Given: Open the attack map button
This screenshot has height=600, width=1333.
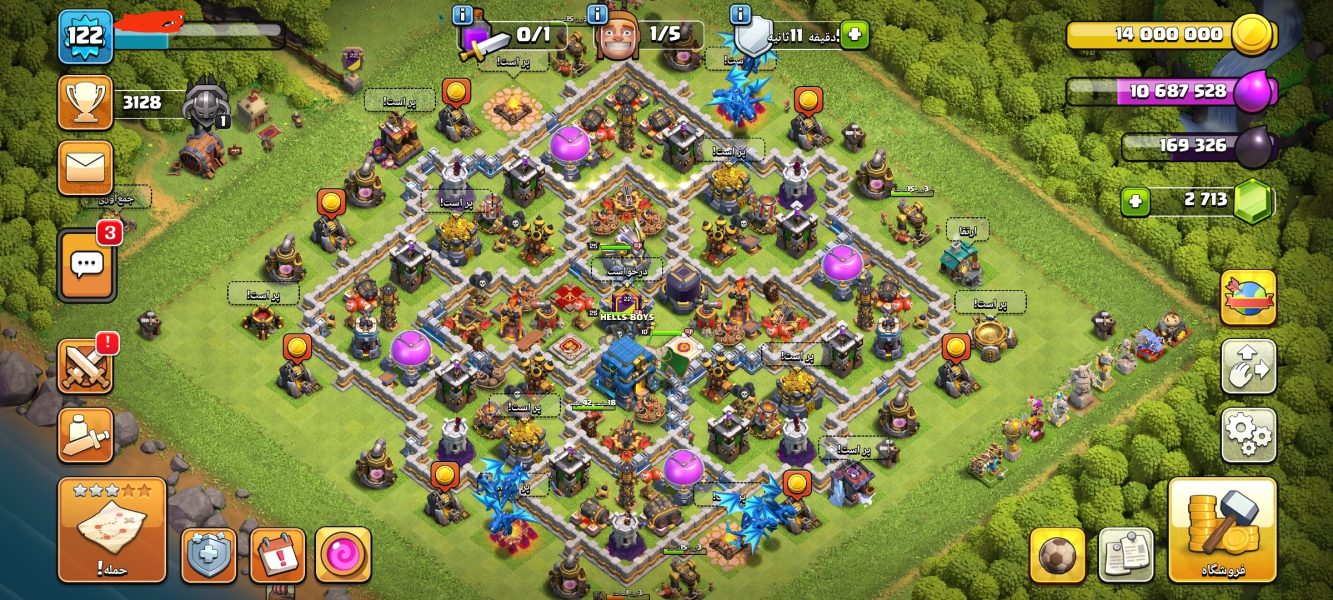Looking at the screenshot, I should tap(111, 530).
